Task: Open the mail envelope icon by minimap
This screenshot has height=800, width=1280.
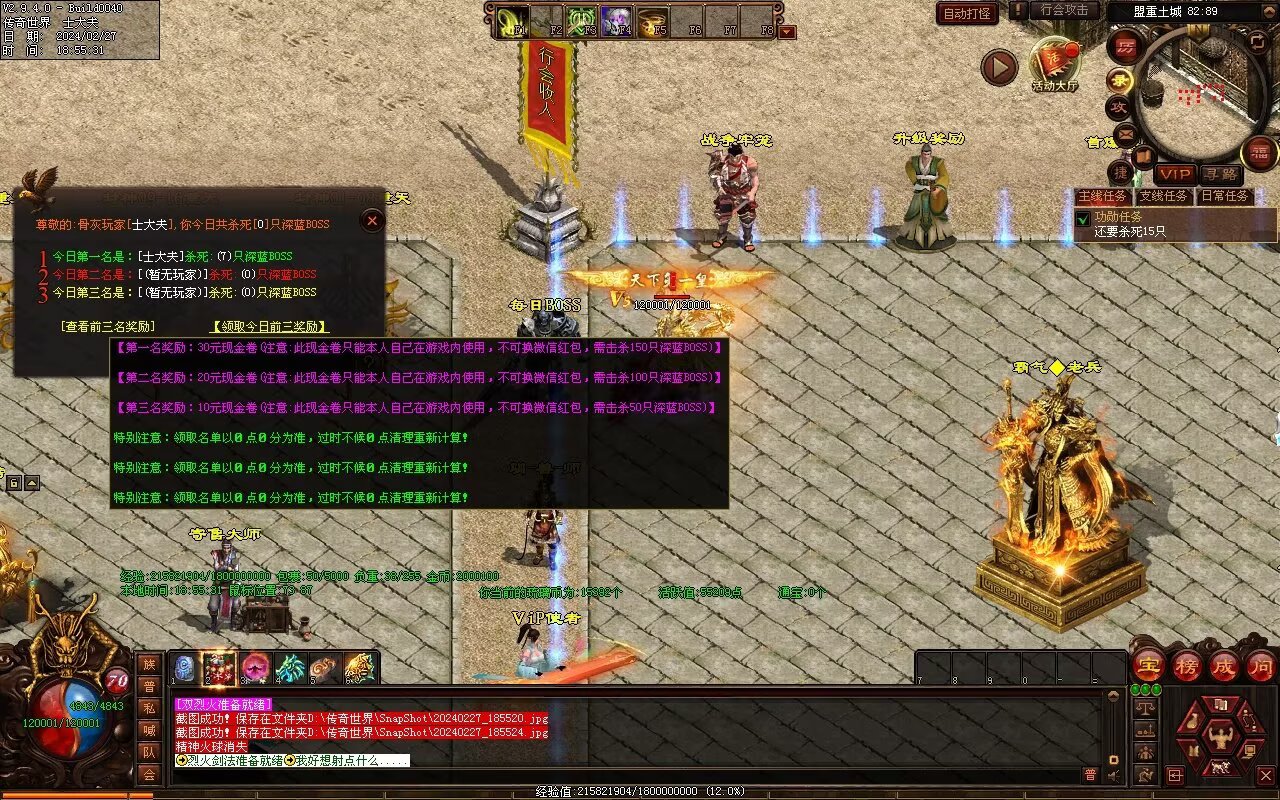Action: [x=1126, y=133]
